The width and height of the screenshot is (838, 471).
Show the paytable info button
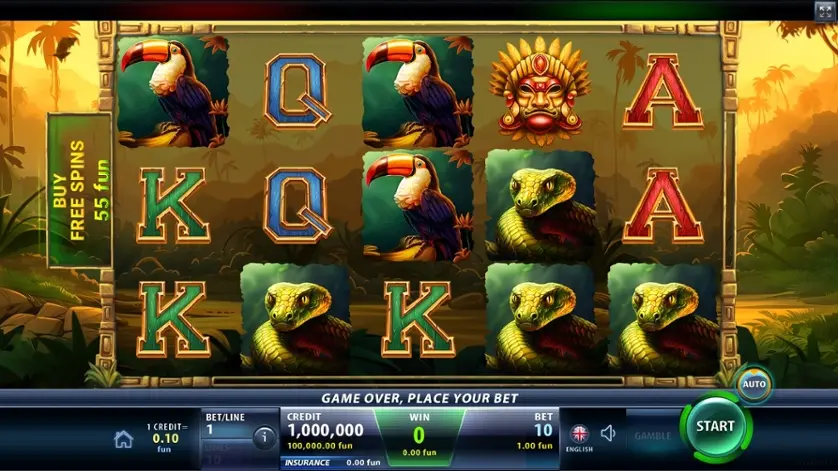[x=264, y=437]
